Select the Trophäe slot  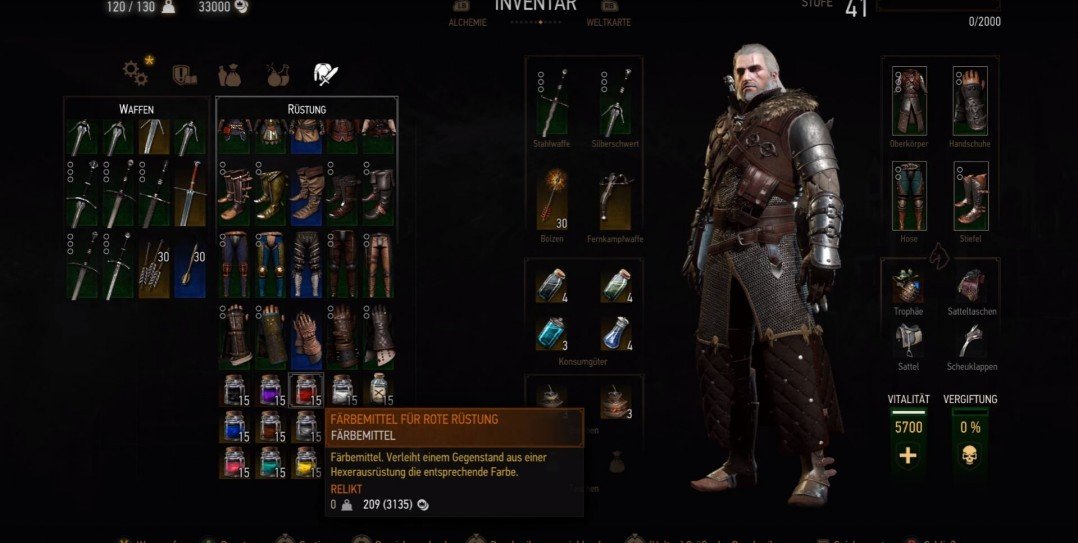[907, 286]
